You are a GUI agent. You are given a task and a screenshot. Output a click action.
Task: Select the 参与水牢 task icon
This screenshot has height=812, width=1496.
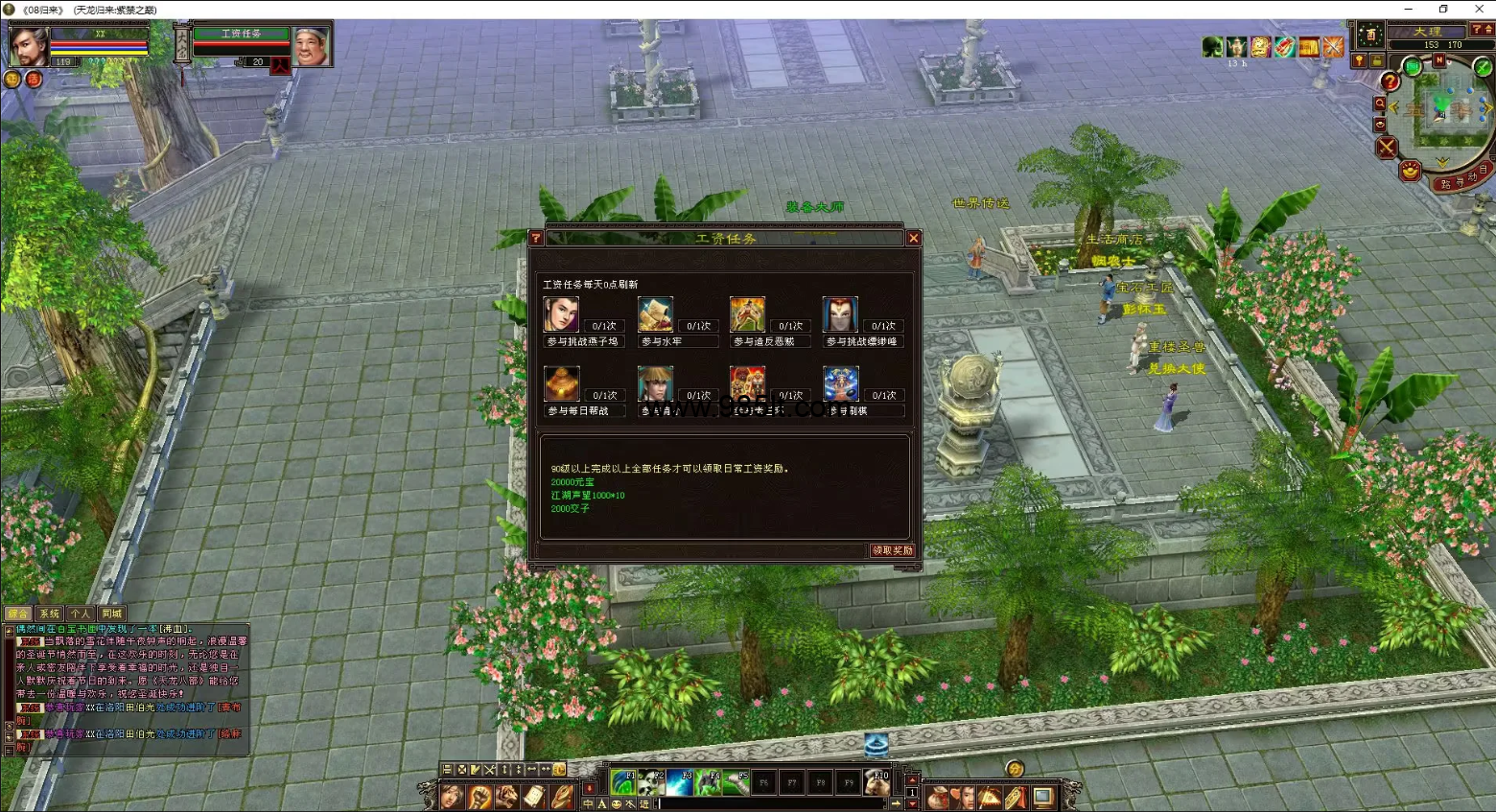pyautogui.click(x=655, y=314)
